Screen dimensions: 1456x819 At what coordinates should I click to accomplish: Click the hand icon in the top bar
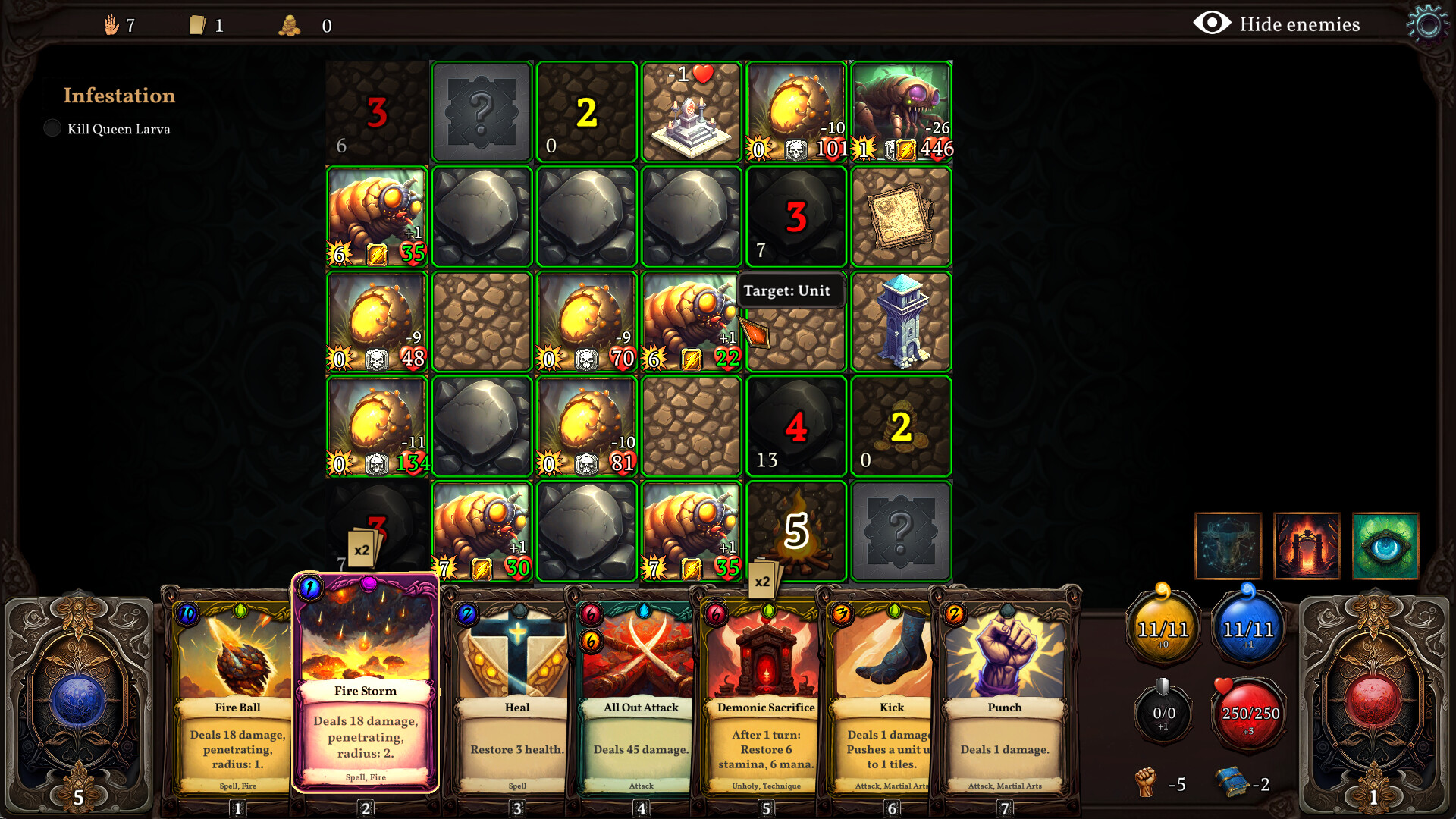point(112,24)
